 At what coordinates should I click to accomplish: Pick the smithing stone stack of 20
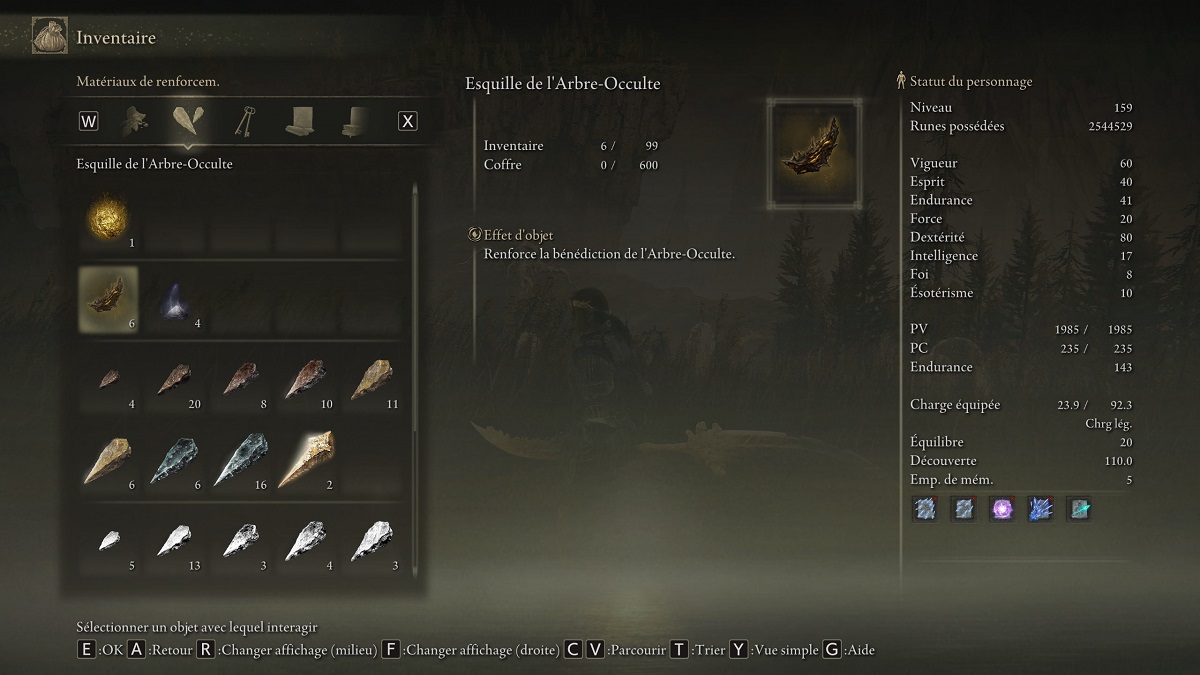click(x=174, y=380)
